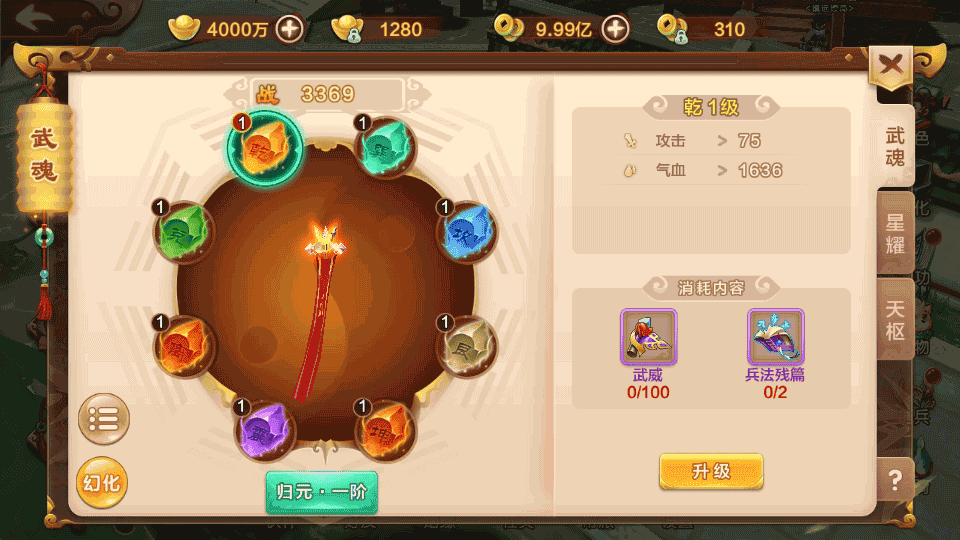The width and height of the screenshot is (960, 540).
Task: Add more copper coins with the plus button
Action: coord(615,29)
